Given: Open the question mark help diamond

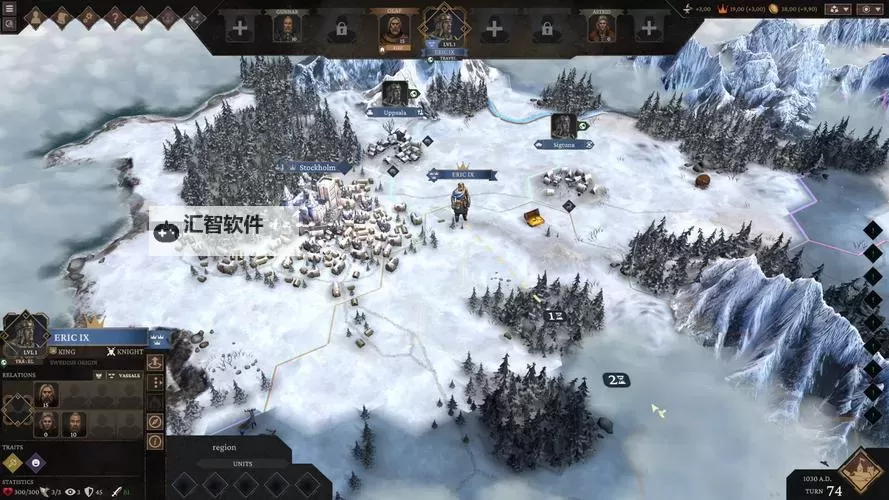Looking at the screenshot, I should (114, 16).
